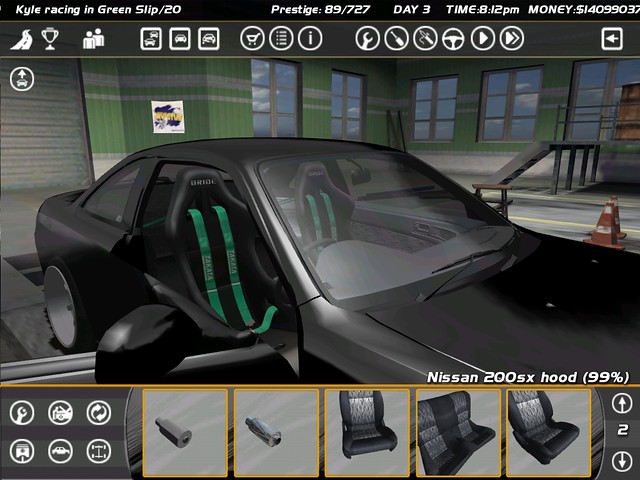Image resolution: width=640 pixels, height=480 pixels.
Task: Select the bench rear seat part
Action: [x=458, y=432]
